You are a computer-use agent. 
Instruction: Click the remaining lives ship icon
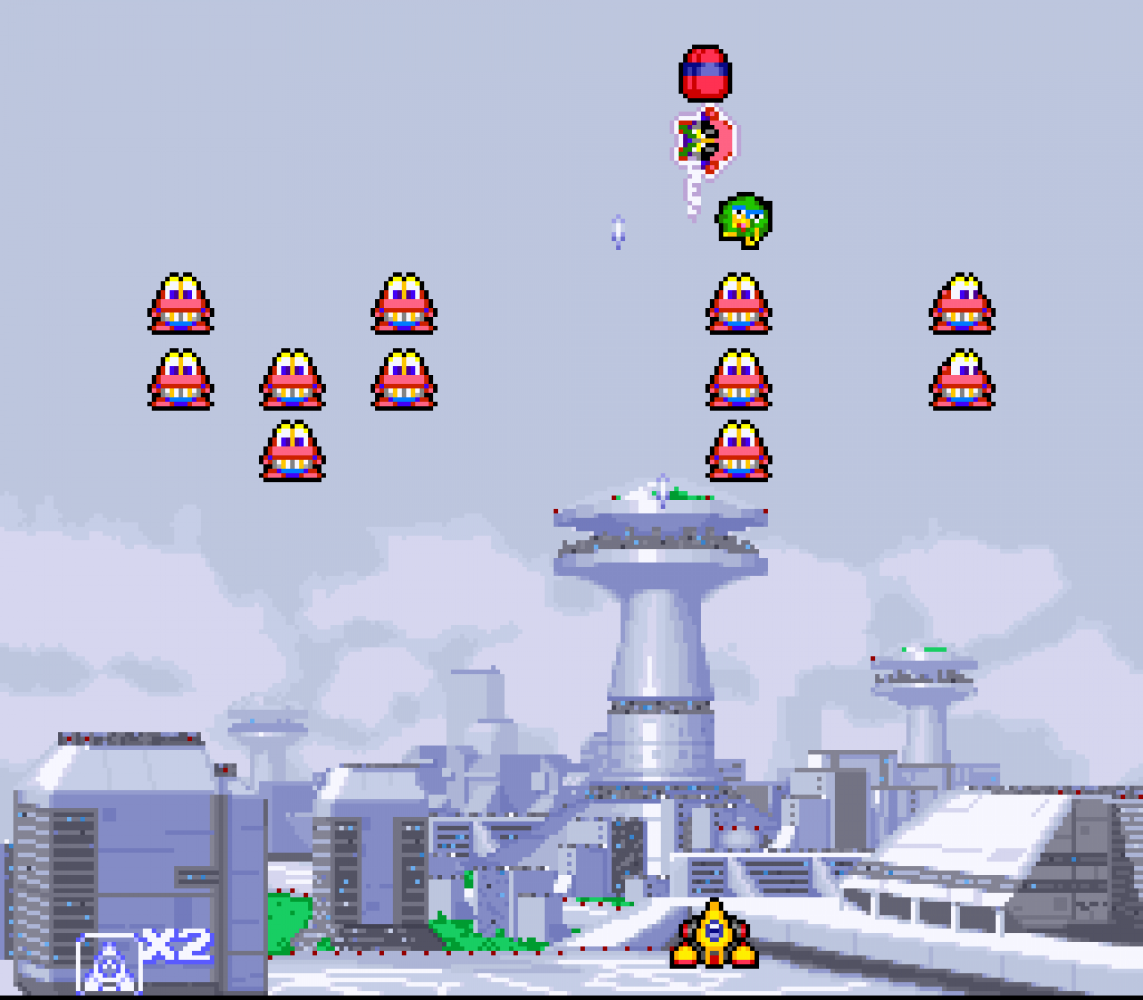[x=108, y=964]
